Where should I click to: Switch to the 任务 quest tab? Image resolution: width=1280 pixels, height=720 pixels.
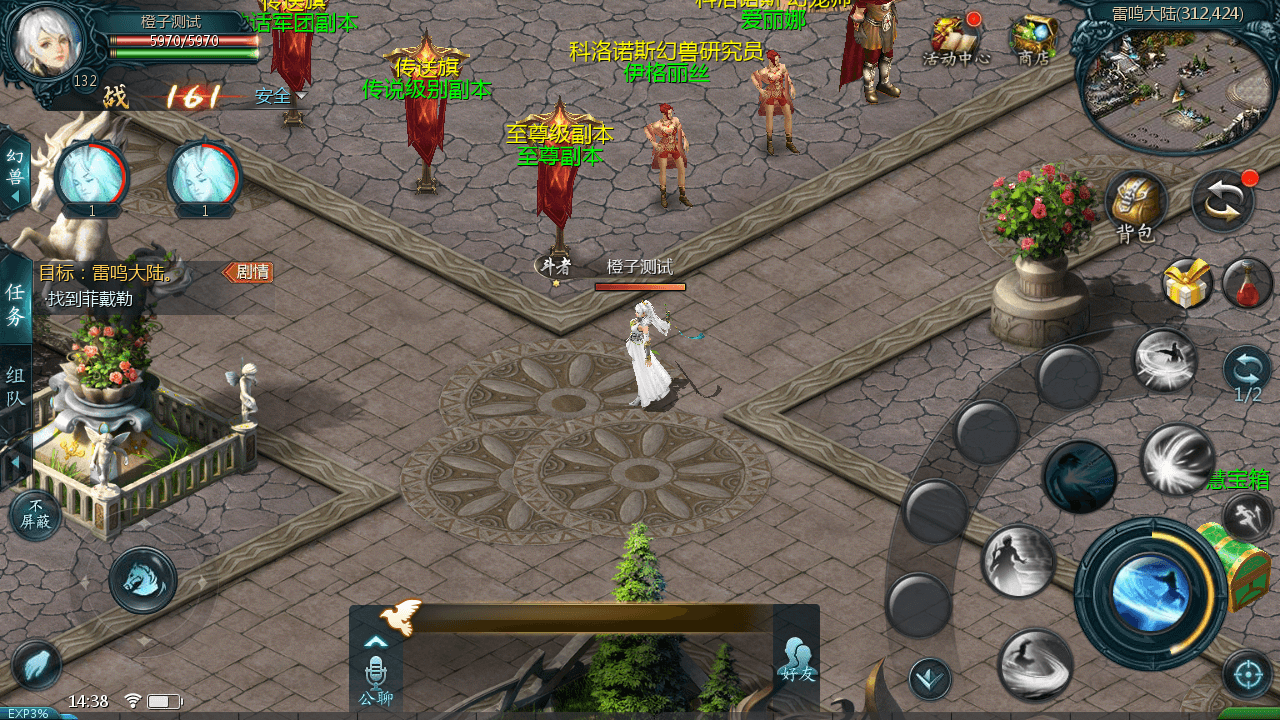coord(16,304)
